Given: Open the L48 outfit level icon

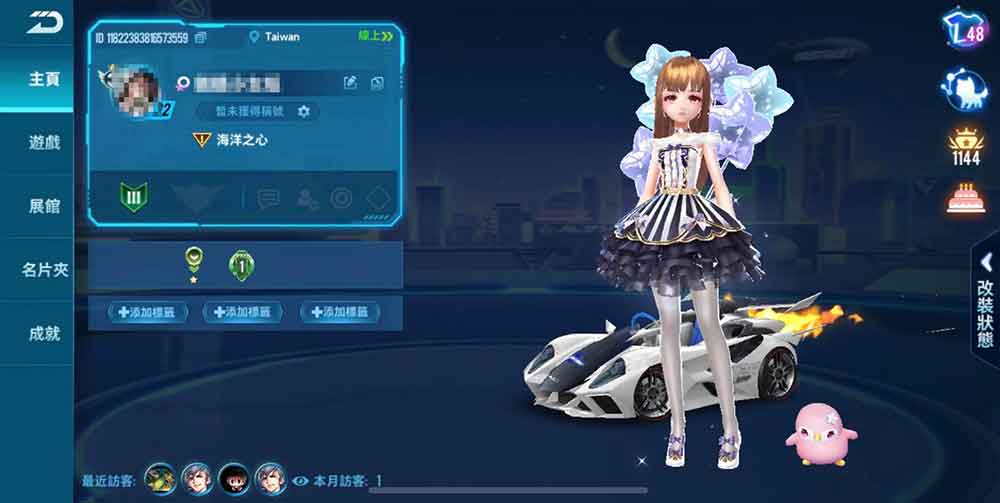Looking at the screenshot, I should tap(964, 33).
